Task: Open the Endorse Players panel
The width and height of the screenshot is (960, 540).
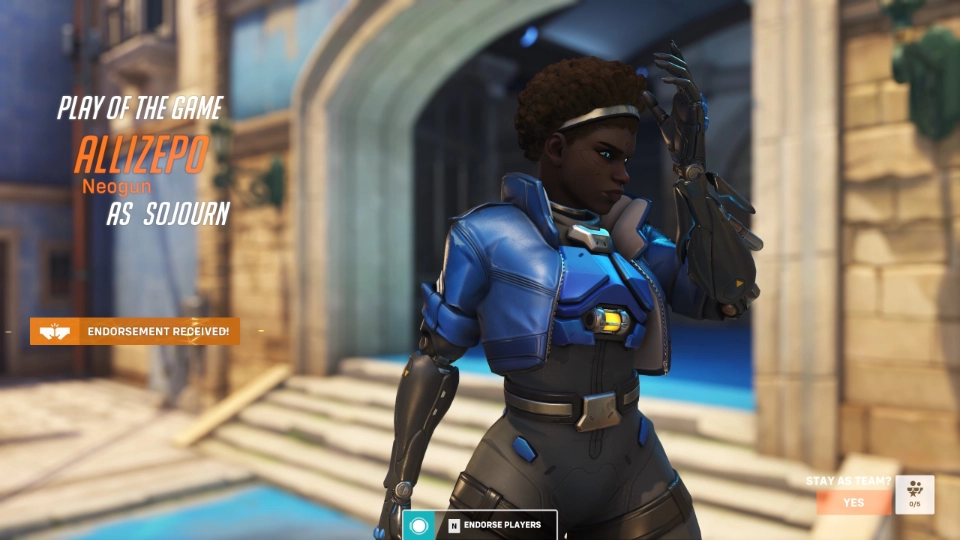Action: click(x=496, y=525)
